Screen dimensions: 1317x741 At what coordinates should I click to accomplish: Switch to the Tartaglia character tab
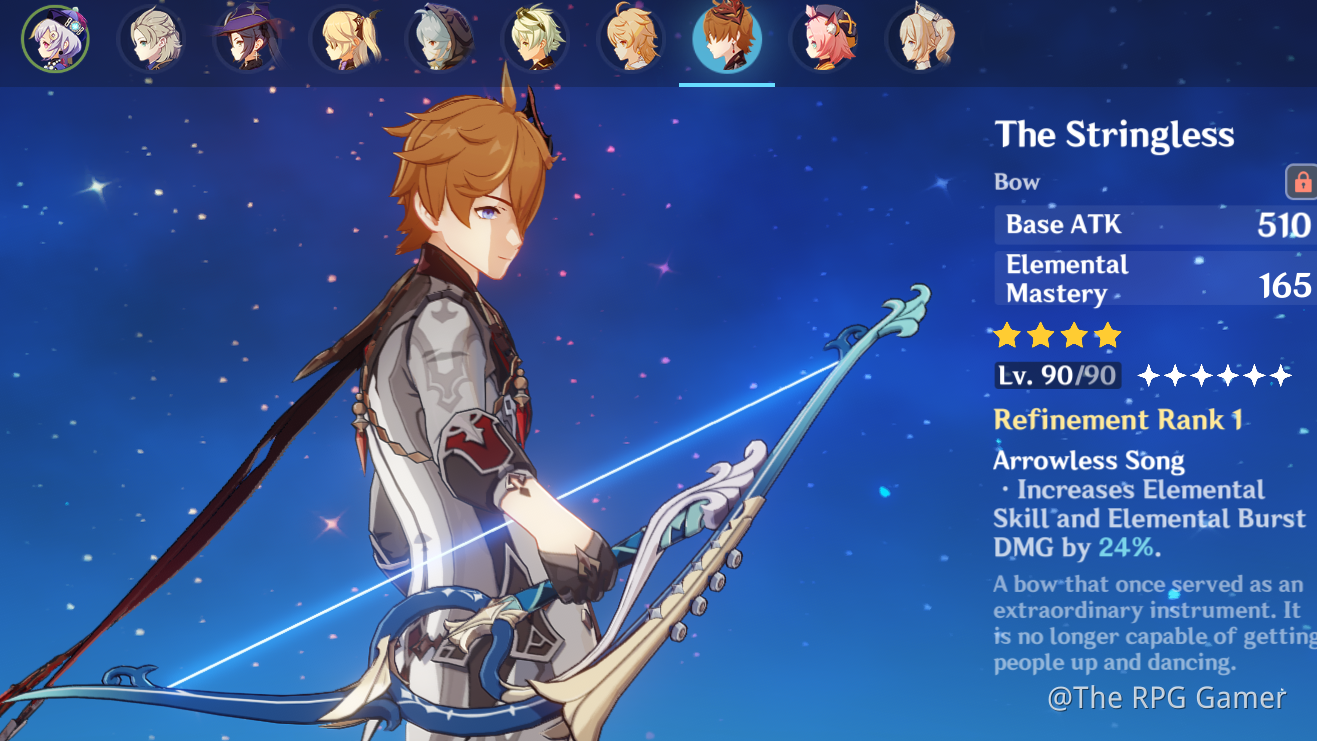(727, 40)
